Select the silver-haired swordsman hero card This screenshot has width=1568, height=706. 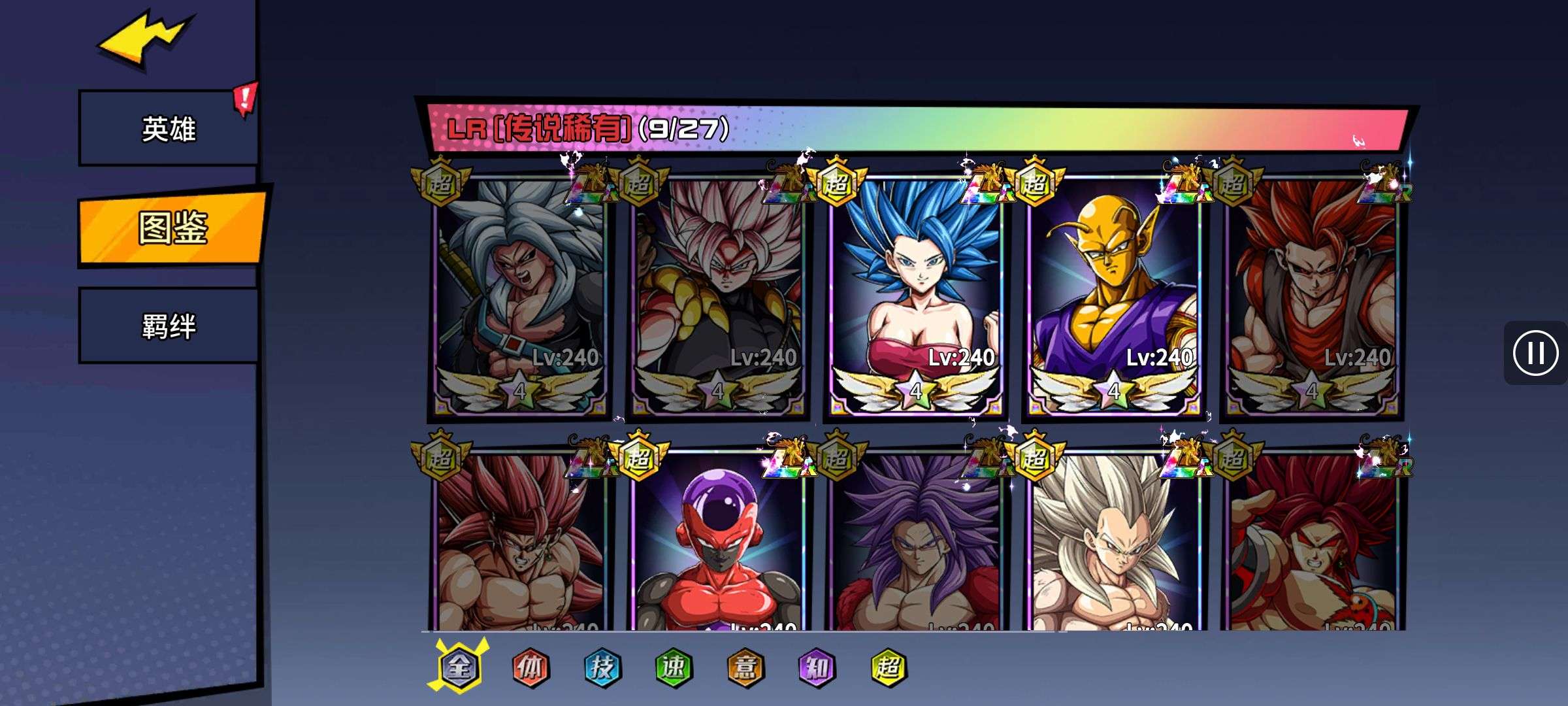520,294
